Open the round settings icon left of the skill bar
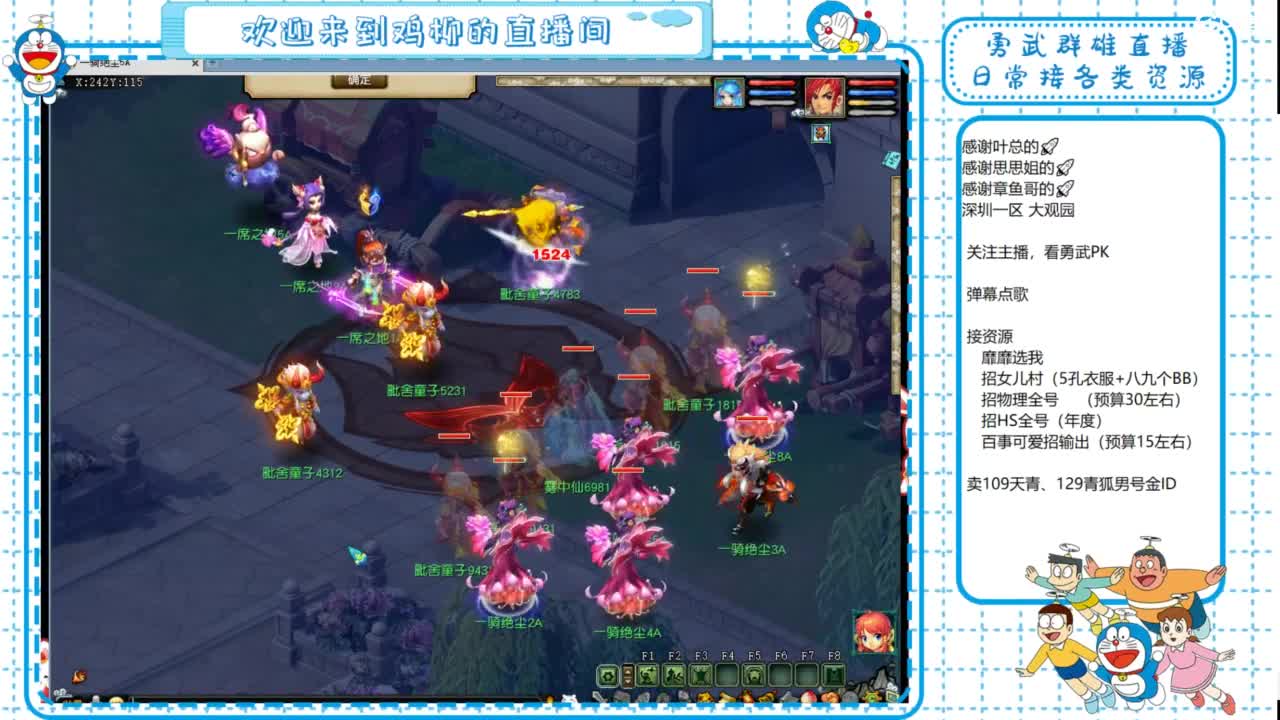 606,676
